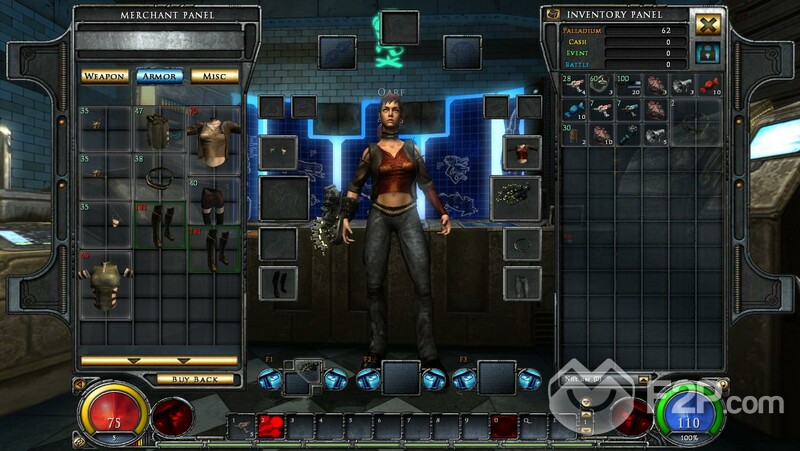
Task: Select the blue candy item in inventory
Action: [x=574, y=110]
